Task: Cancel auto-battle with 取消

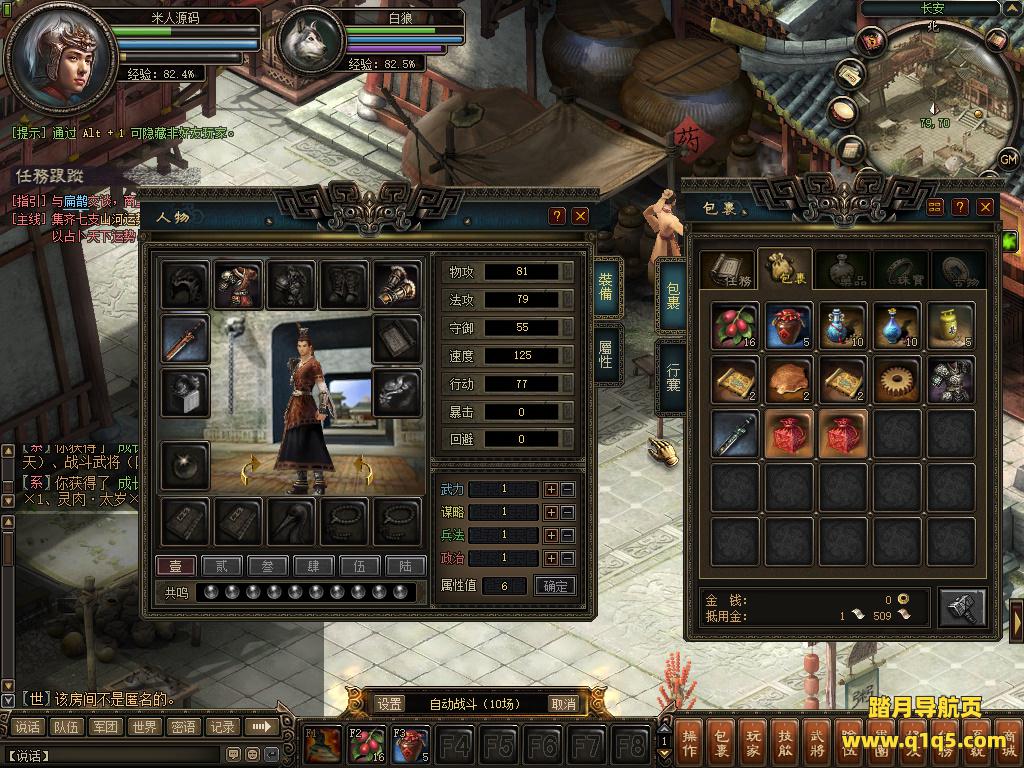Action: [564, 704]
